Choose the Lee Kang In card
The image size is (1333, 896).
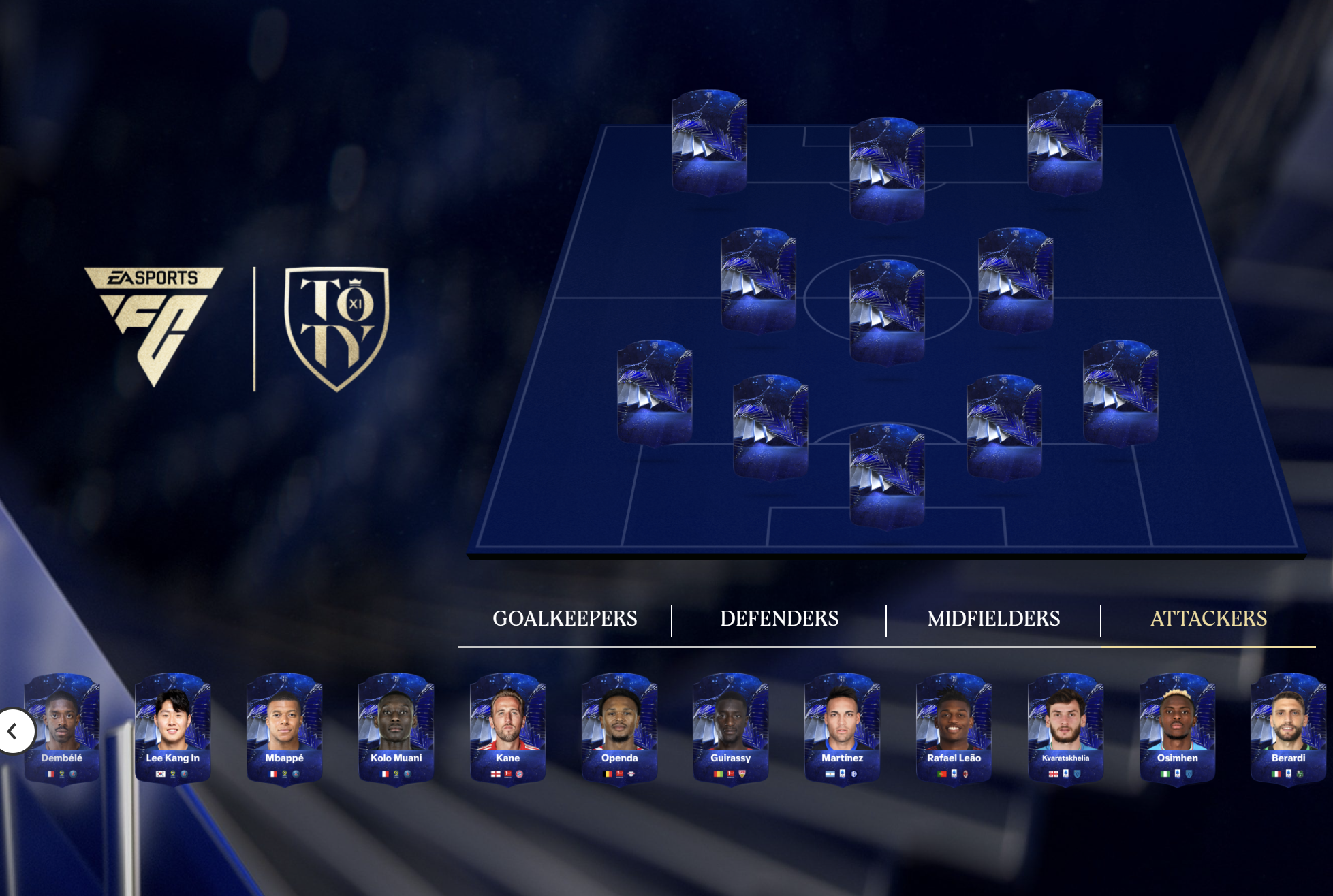(x=173, y=729)
